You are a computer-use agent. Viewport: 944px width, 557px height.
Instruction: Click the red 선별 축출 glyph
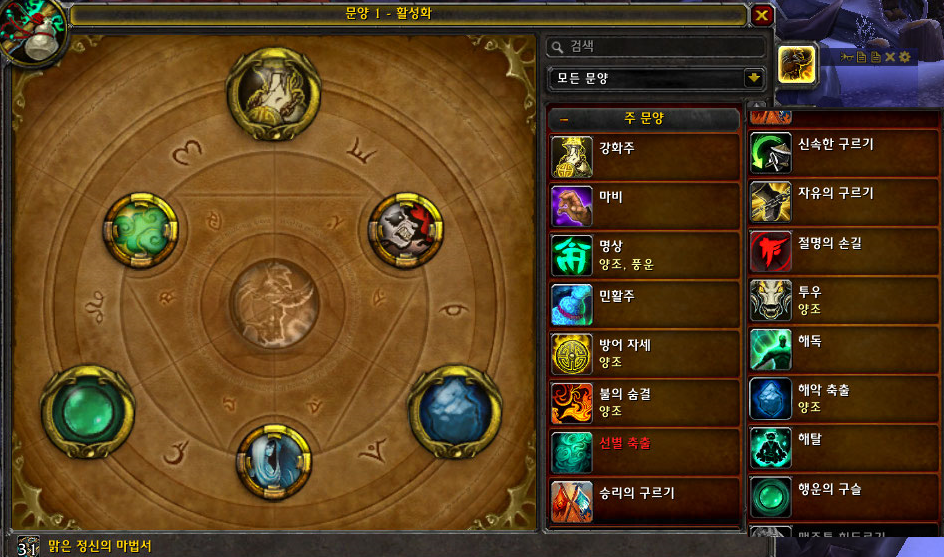(645, 451)
